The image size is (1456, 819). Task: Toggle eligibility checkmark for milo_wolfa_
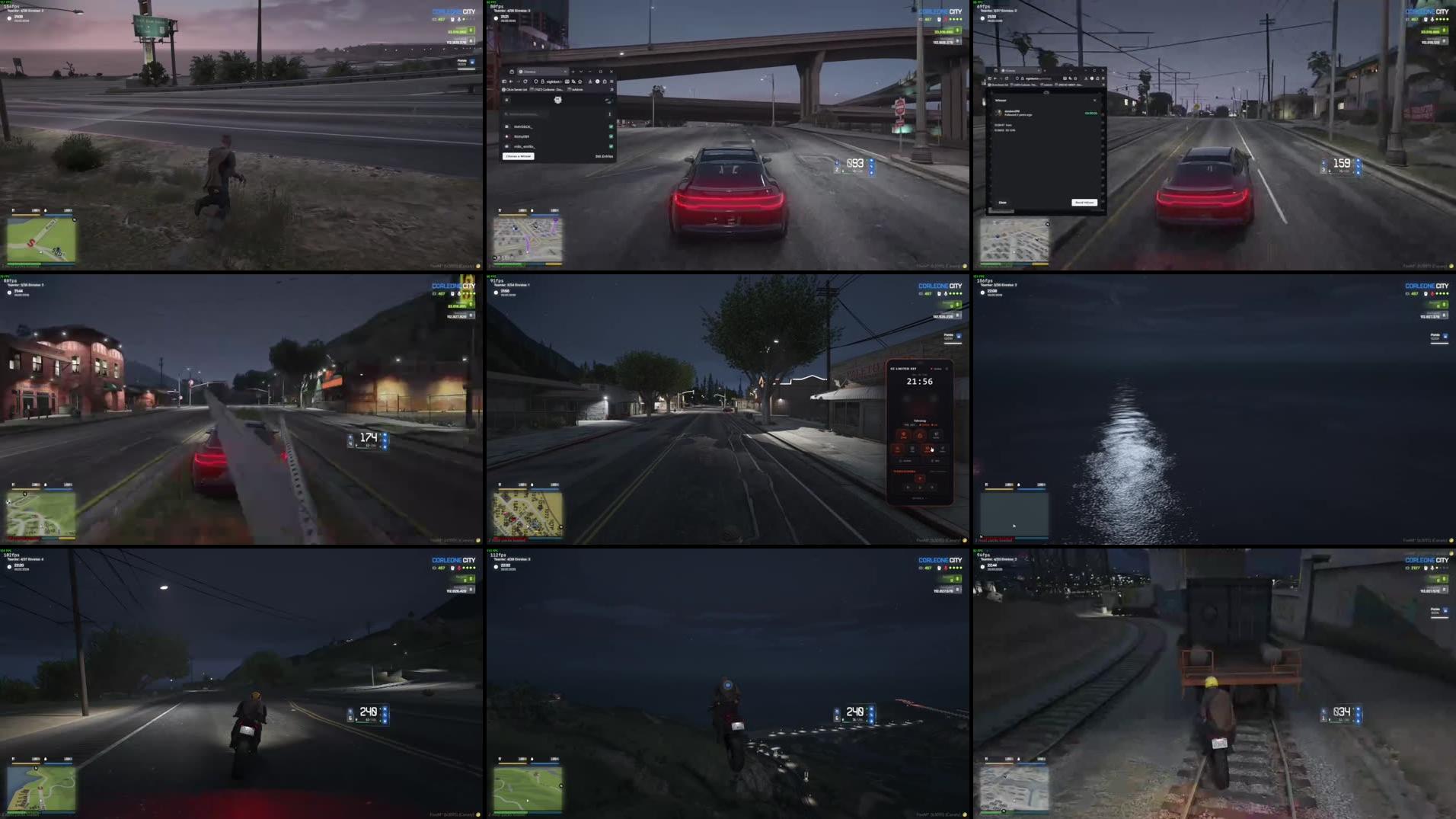[611, 146]
